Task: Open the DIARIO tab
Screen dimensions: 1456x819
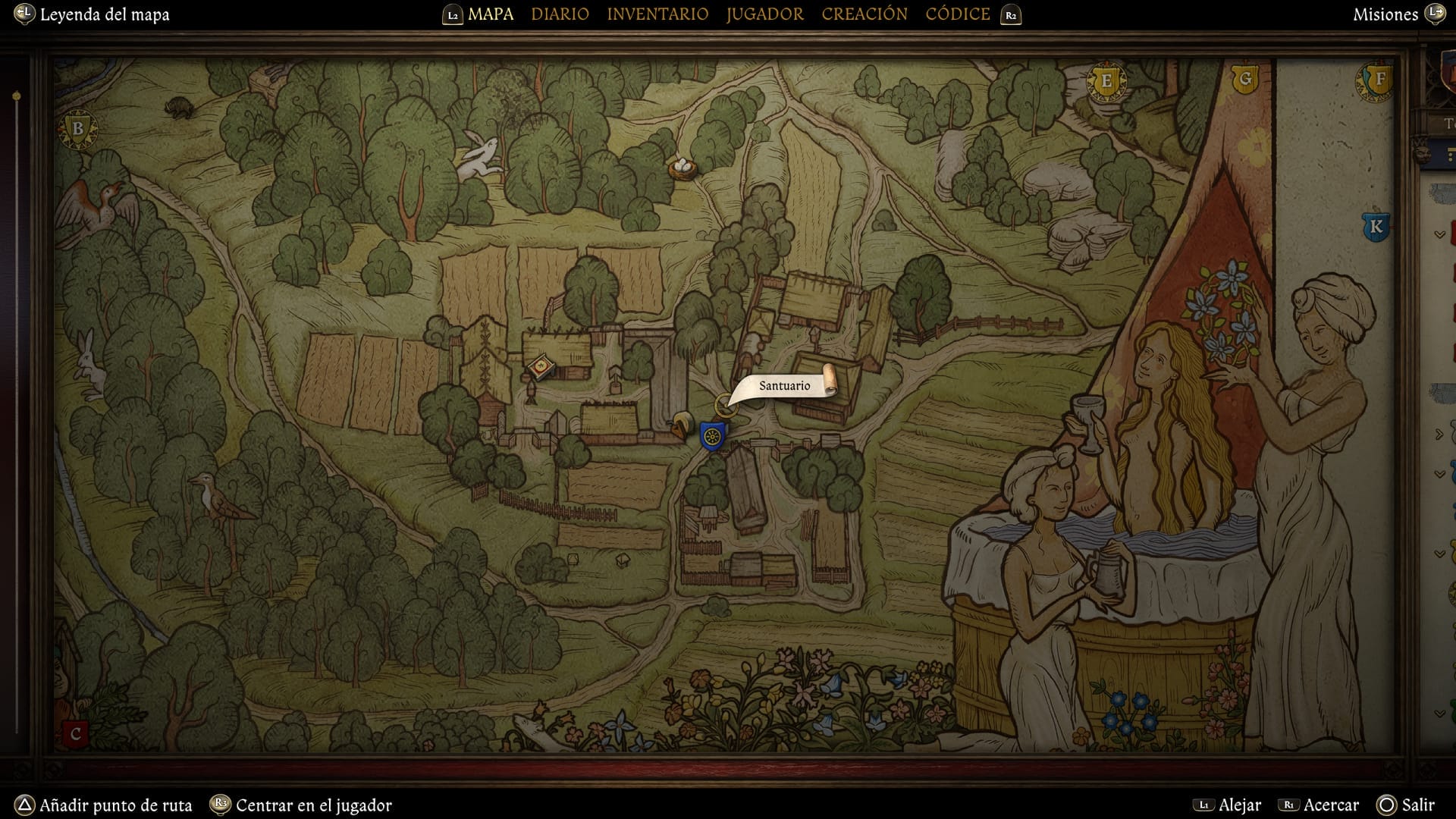Action: pyautogui.click(x=560, y=14)
